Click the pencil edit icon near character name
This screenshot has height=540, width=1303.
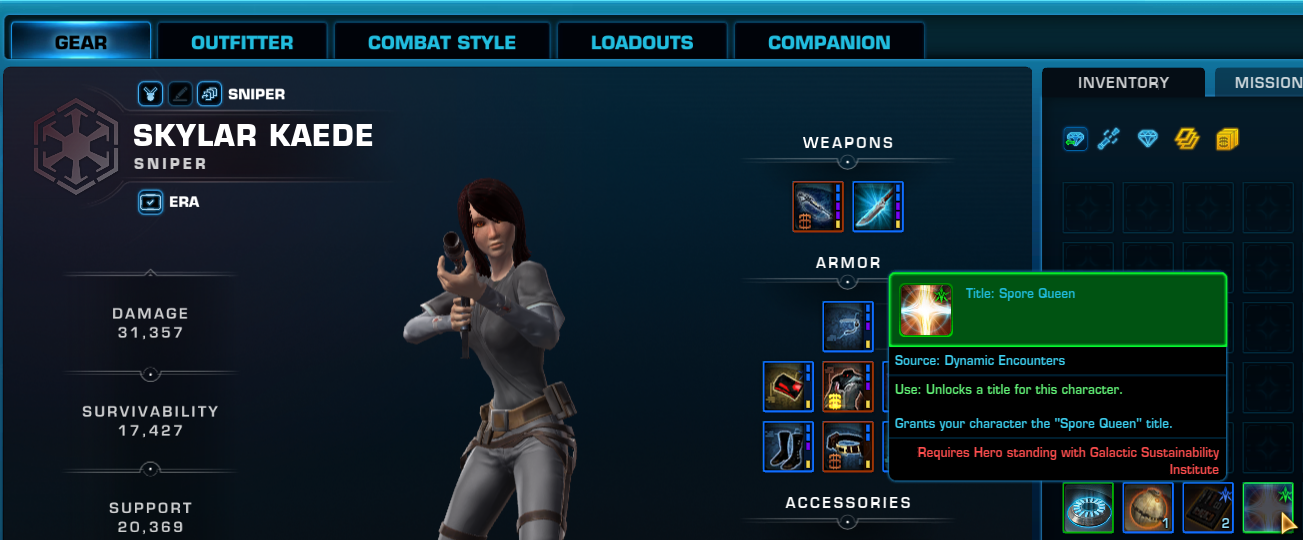click(x=180, y=94)
